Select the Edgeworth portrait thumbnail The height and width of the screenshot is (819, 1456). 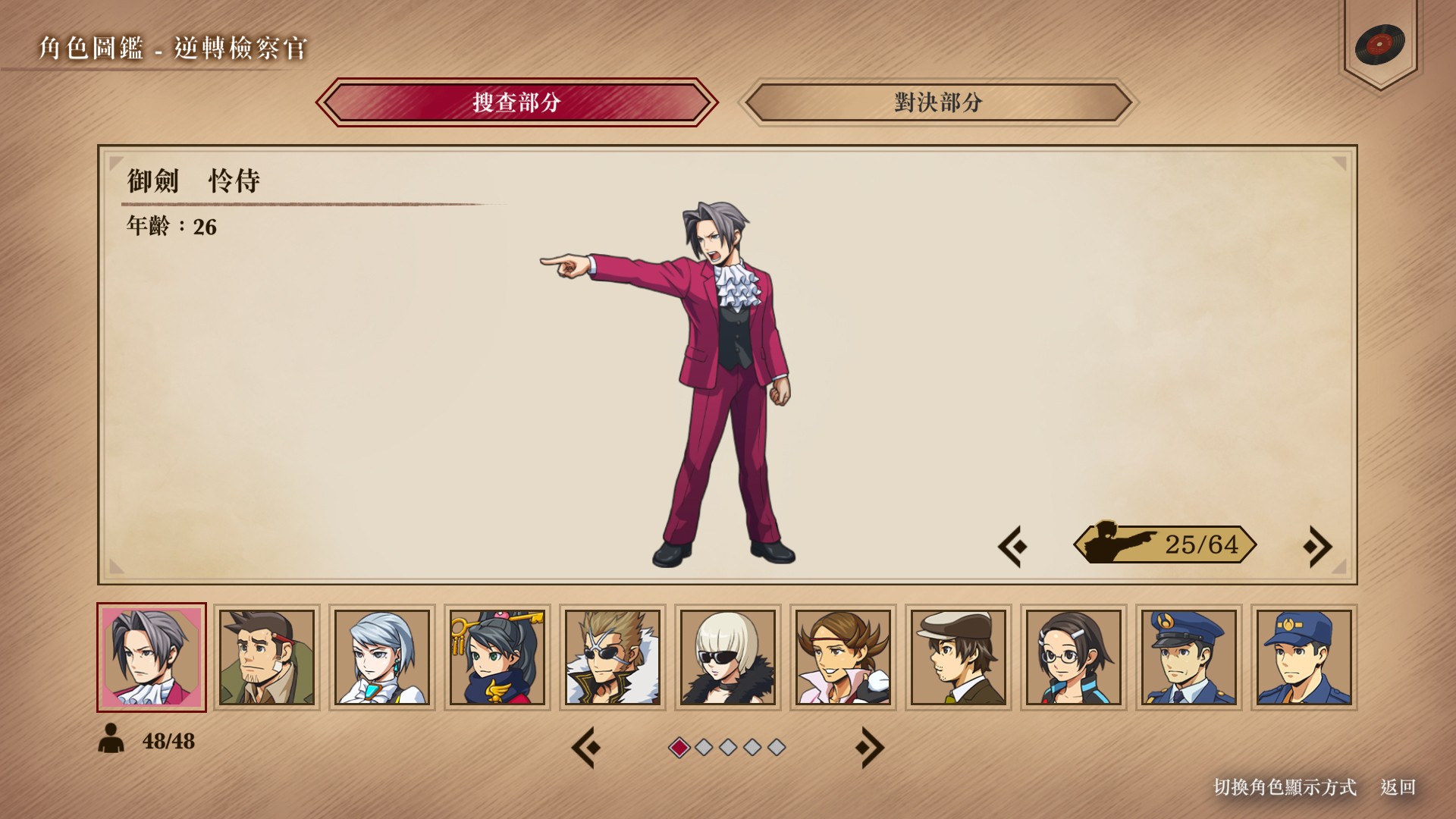pyautogui.click(x=152, y=657)
